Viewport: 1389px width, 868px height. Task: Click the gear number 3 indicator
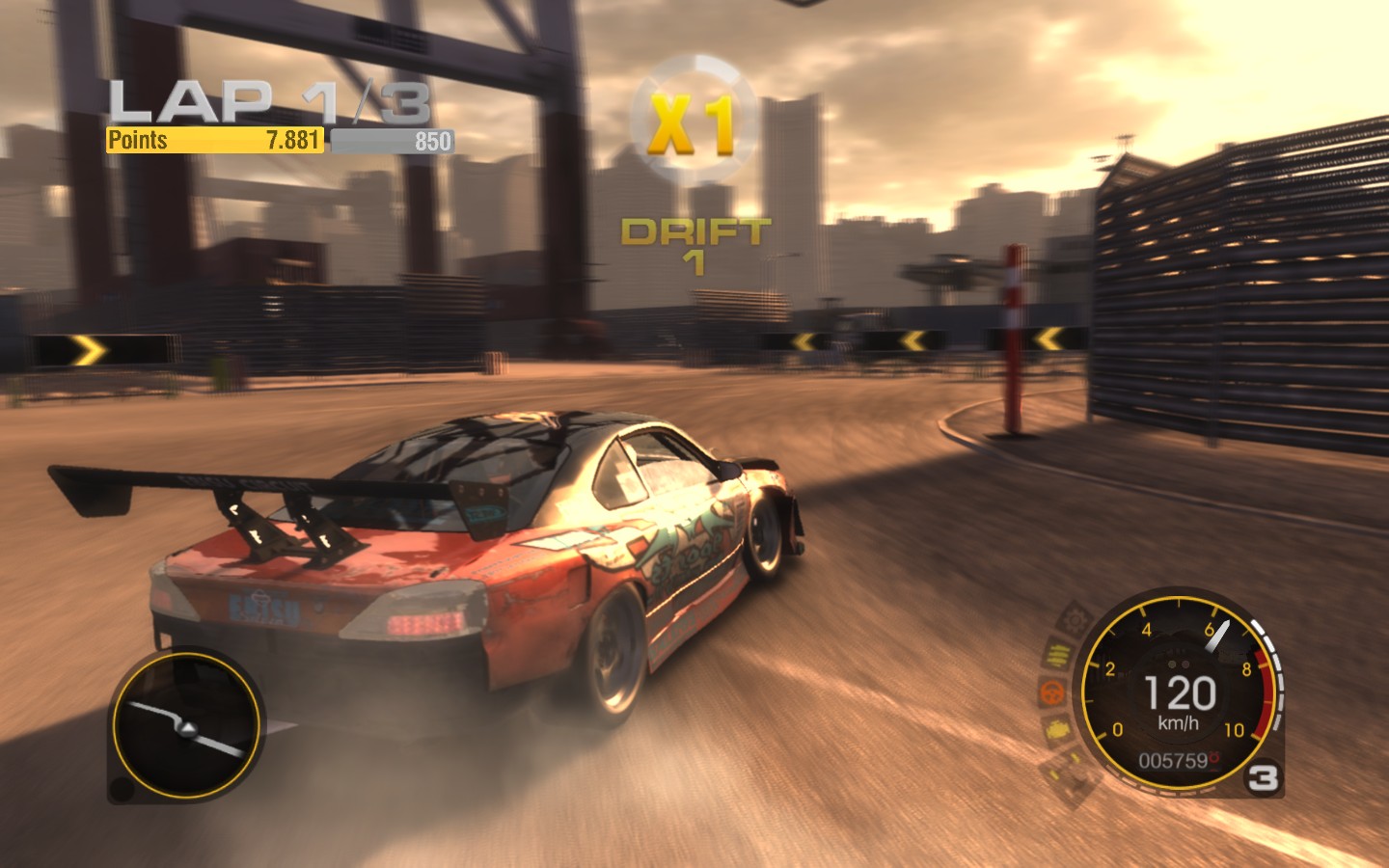pyautogui.click(x=1264, y=778)
